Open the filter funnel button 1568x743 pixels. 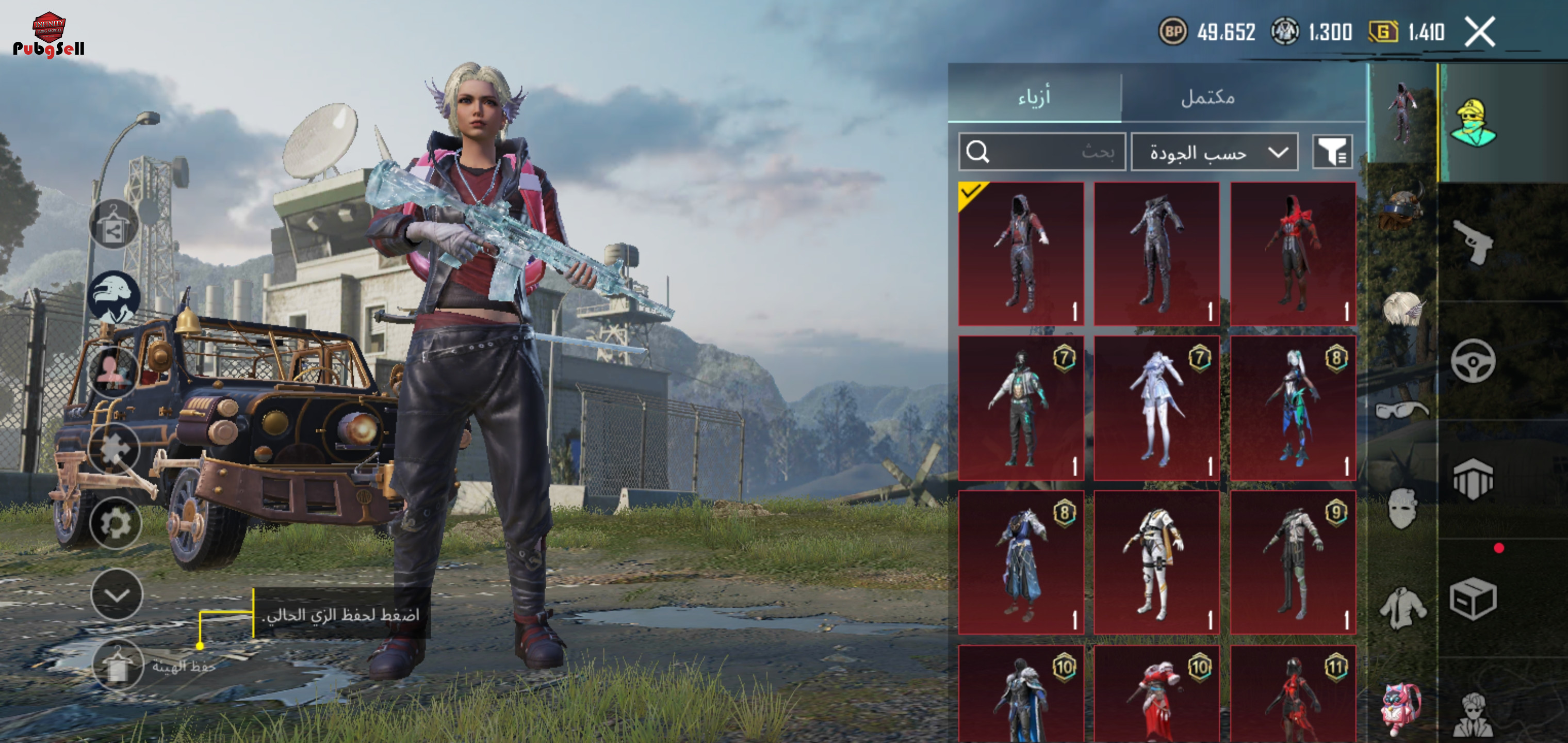click(1332, 152)
